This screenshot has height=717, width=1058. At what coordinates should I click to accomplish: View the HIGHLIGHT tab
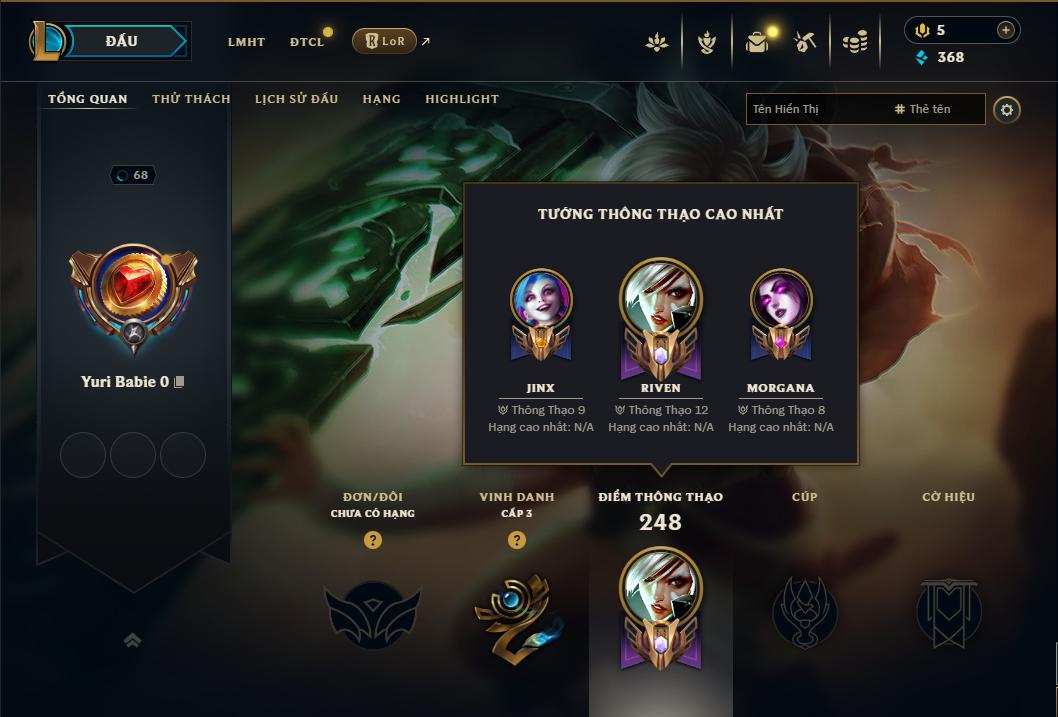(x=461, y=99)
